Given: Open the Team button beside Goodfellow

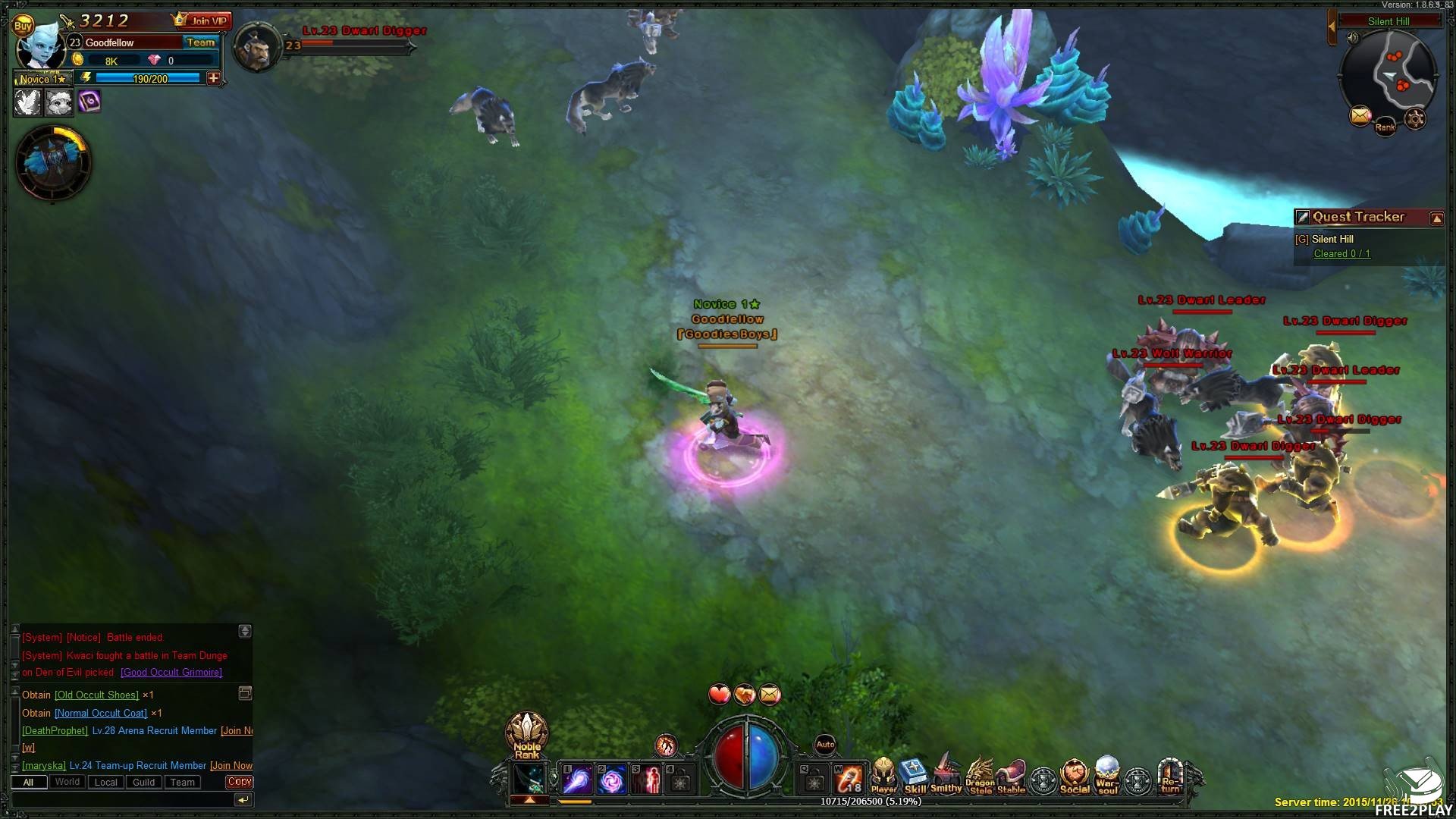Looking at the screenshot, I should click(200, 42).
